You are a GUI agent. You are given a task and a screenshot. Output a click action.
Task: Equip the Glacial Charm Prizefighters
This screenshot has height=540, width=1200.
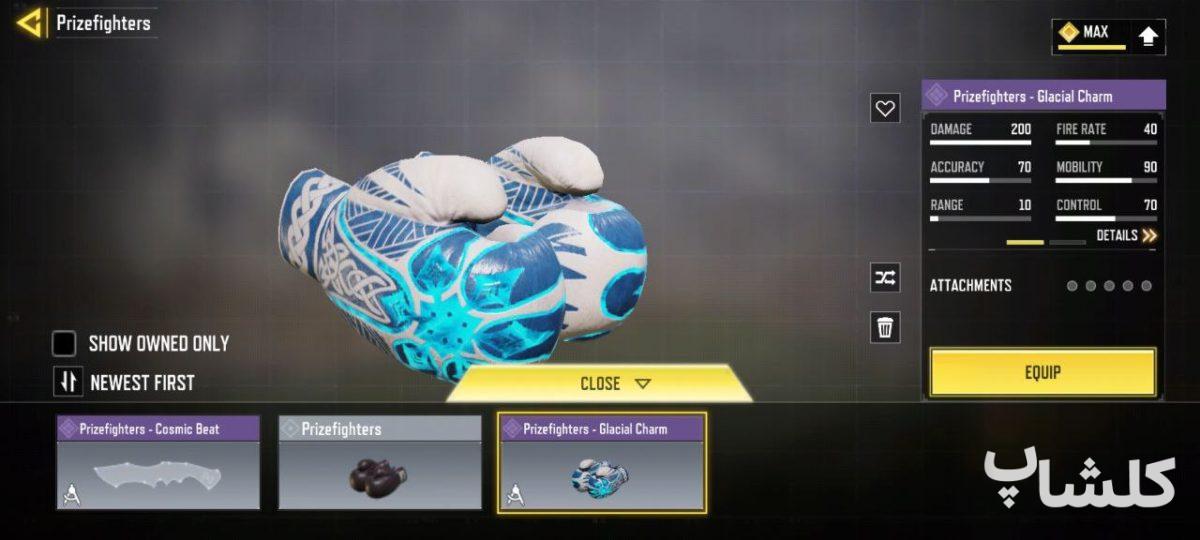pos(1042,372)
